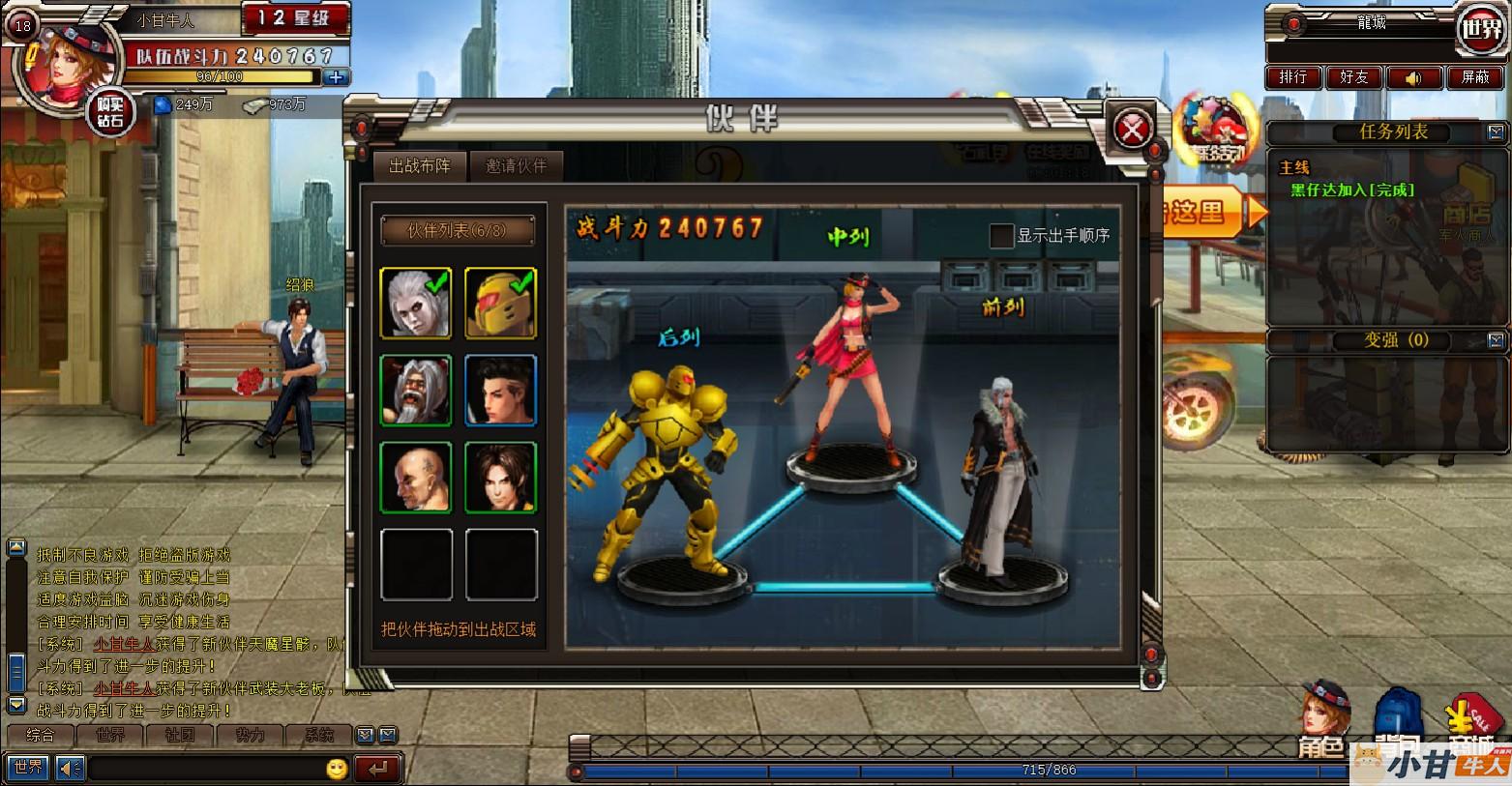Open the 排行 ranking button
The width and height of the screenshot is (1512, 786).
1293,77
